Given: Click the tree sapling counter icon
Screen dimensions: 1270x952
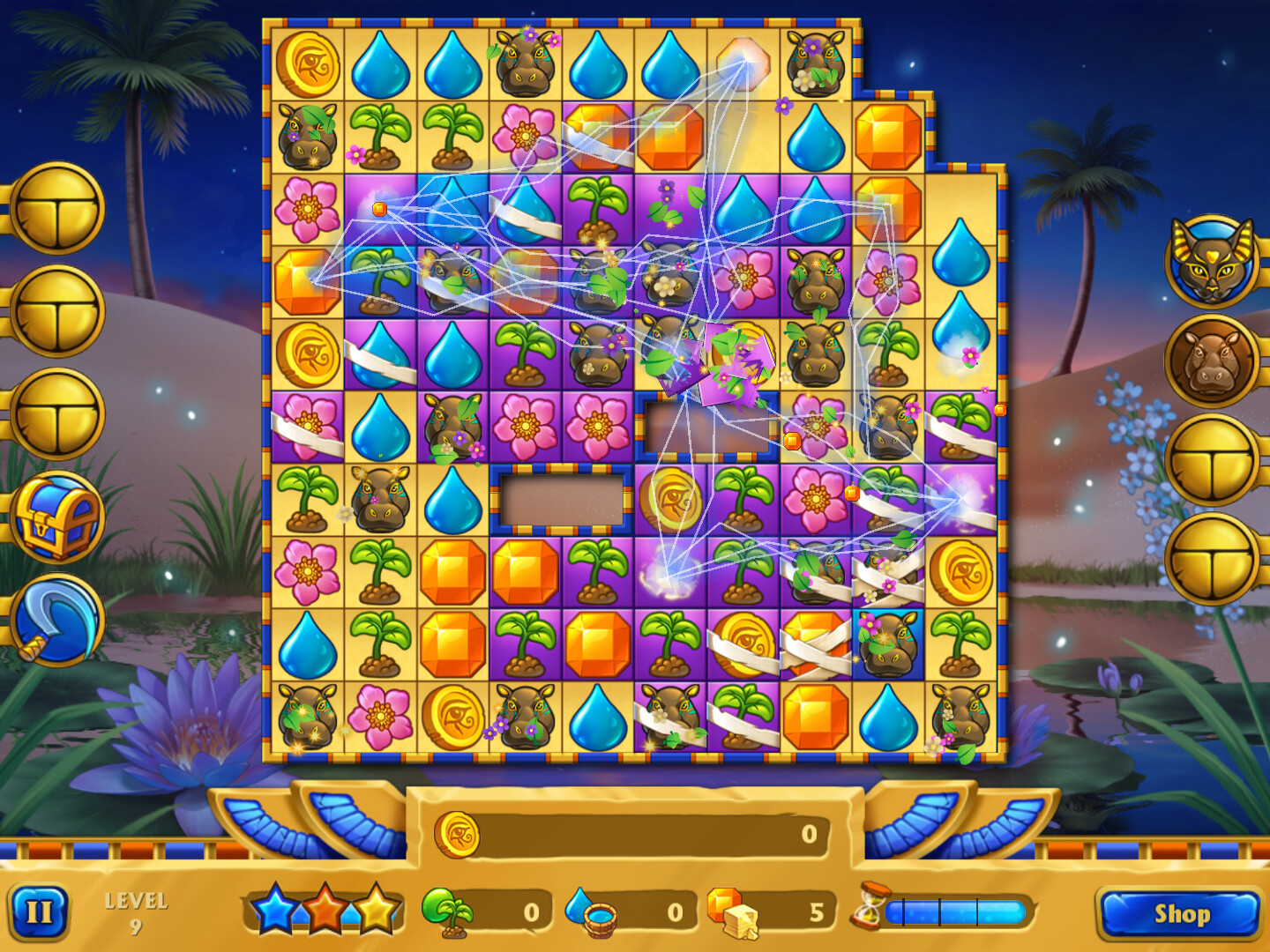Looking at the screenshot, I should [452, 913].
